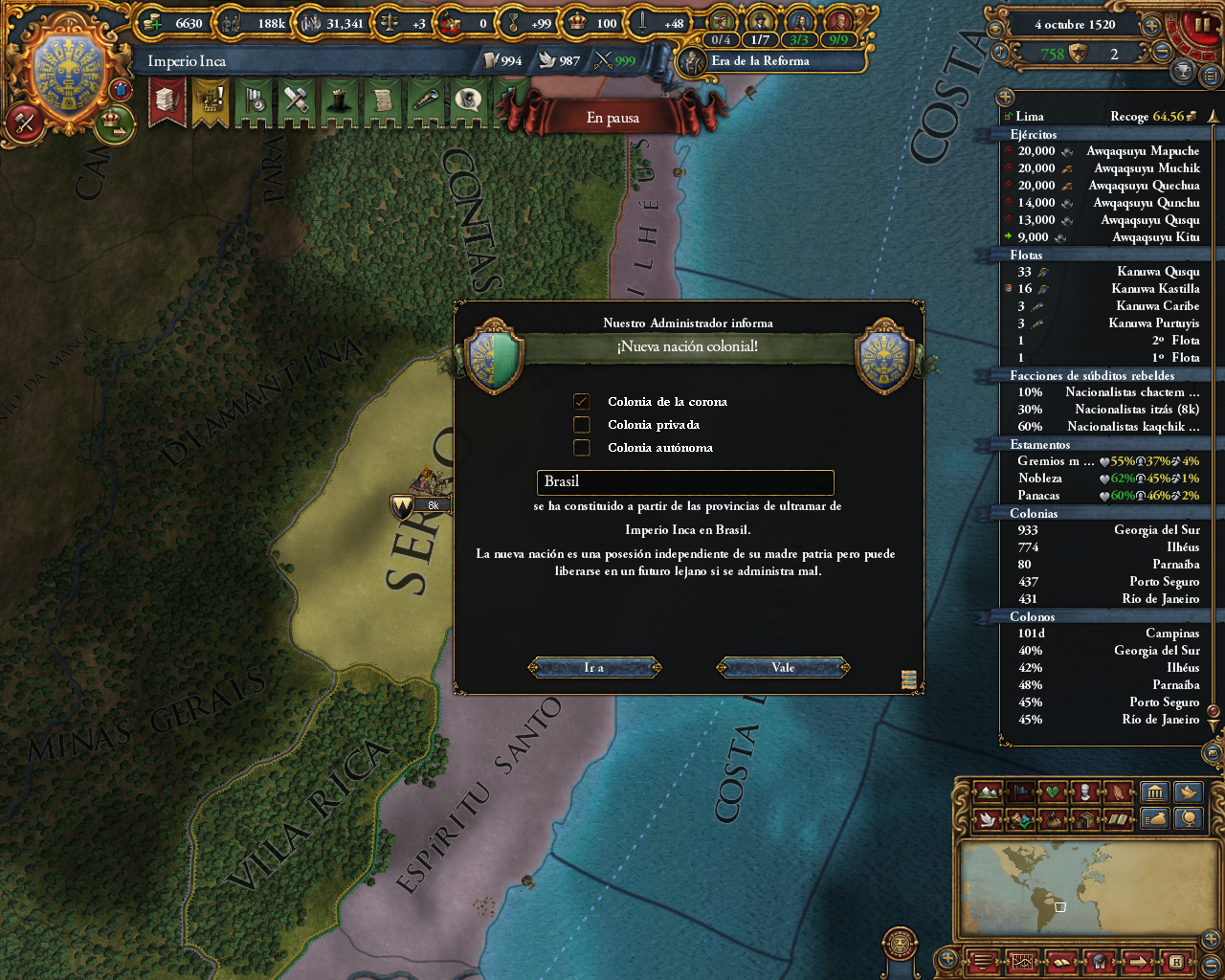The height and width of the screenshot is (980, 1225).
Task: Select the religion mapmode with the praying hands icon
Action: tap(1118, 791)
